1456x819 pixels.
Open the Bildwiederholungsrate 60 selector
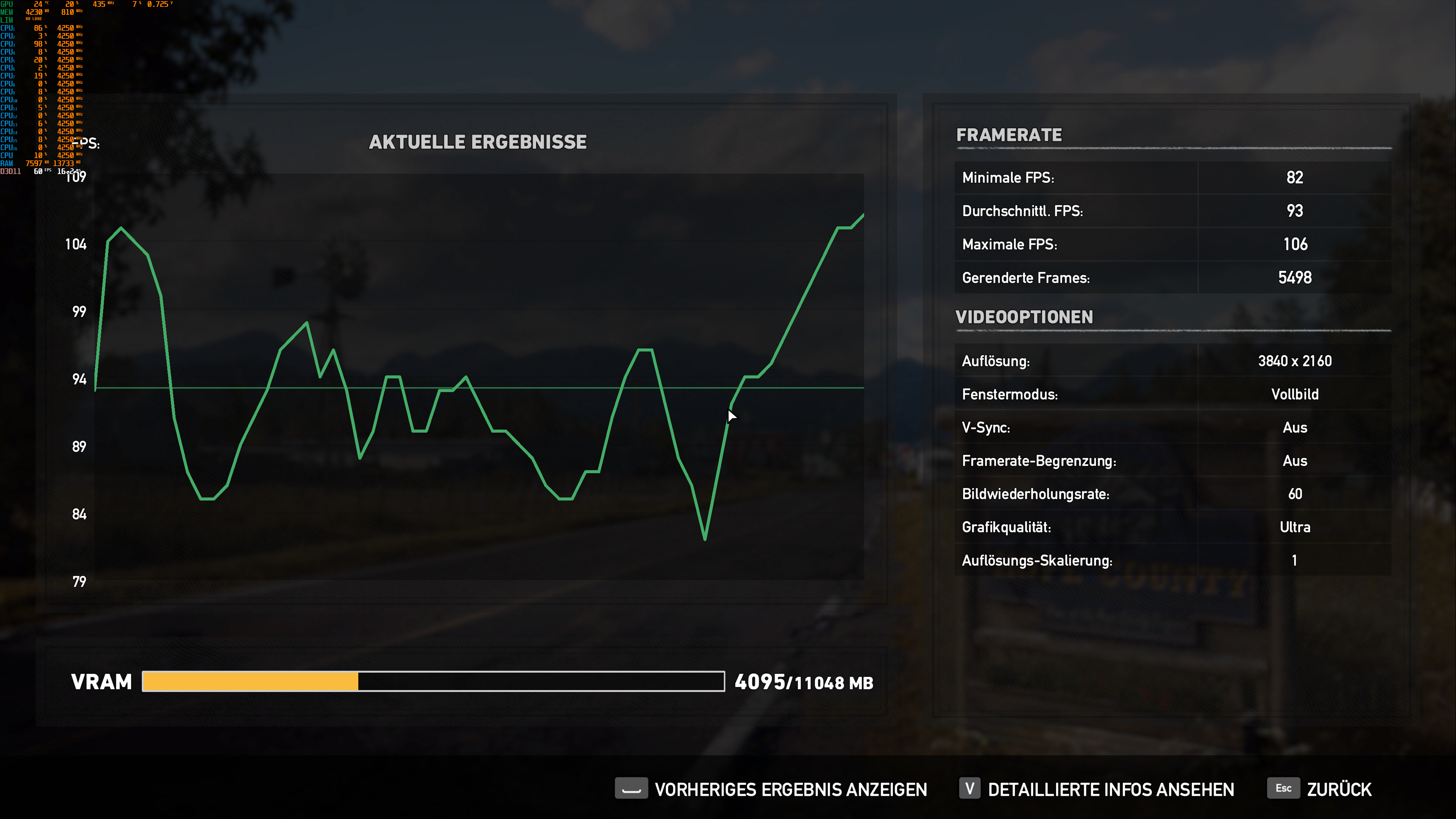point(1295,493)
